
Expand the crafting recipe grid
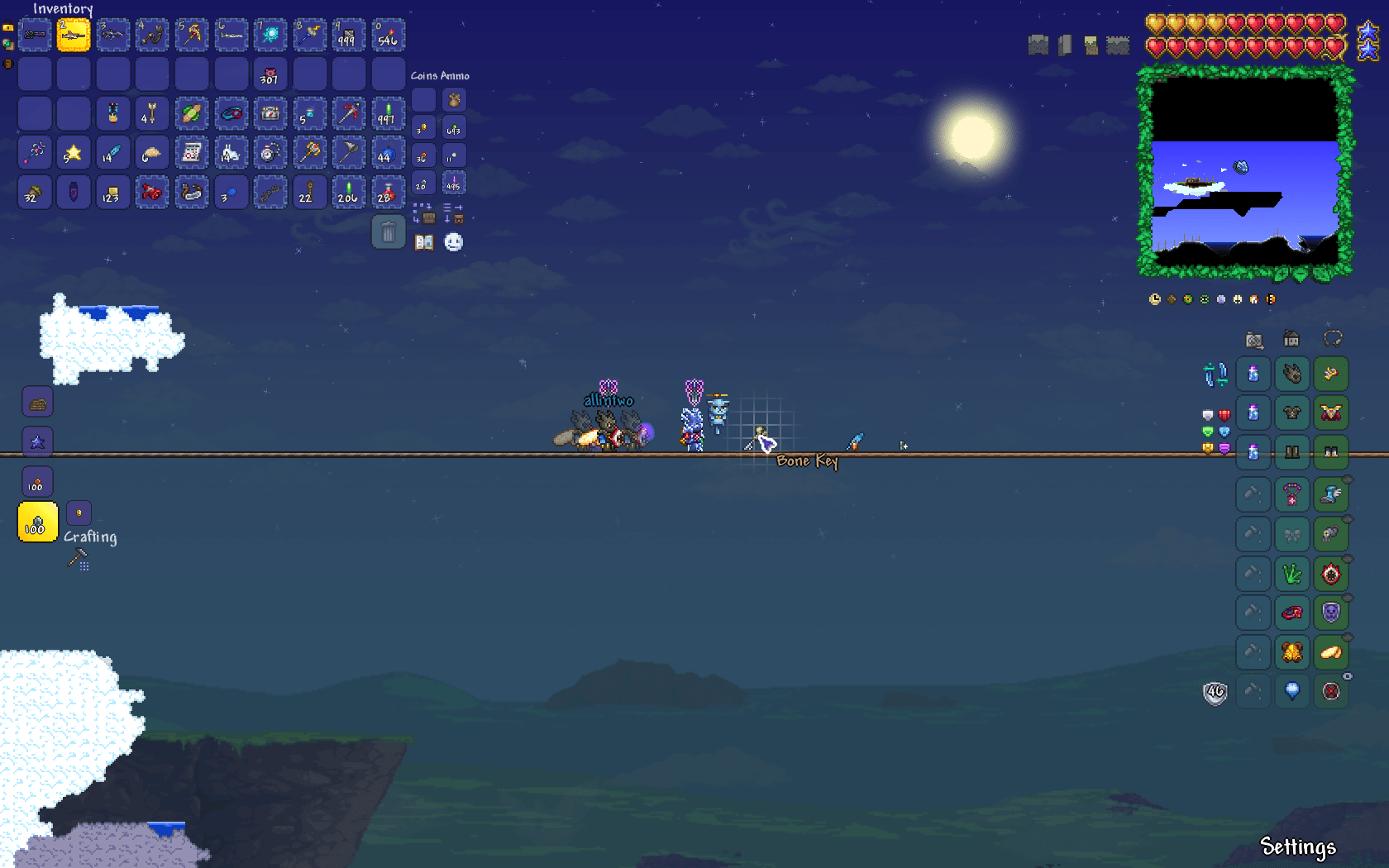(84, 566)
